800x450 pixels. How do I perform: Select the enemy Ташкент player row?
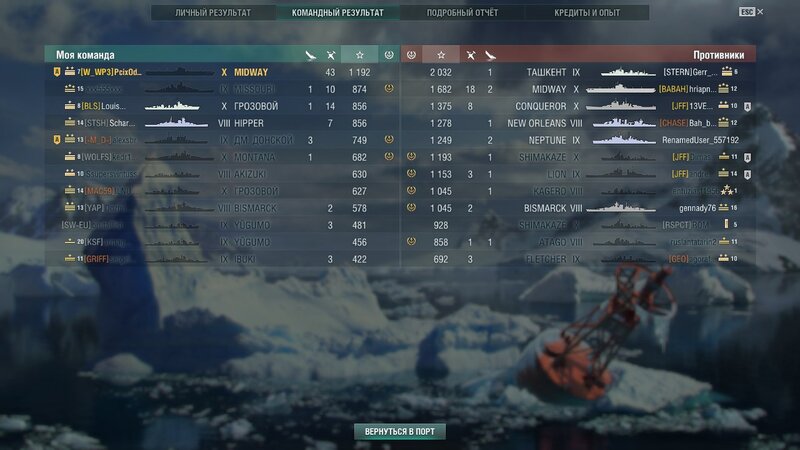click(580, 72)
